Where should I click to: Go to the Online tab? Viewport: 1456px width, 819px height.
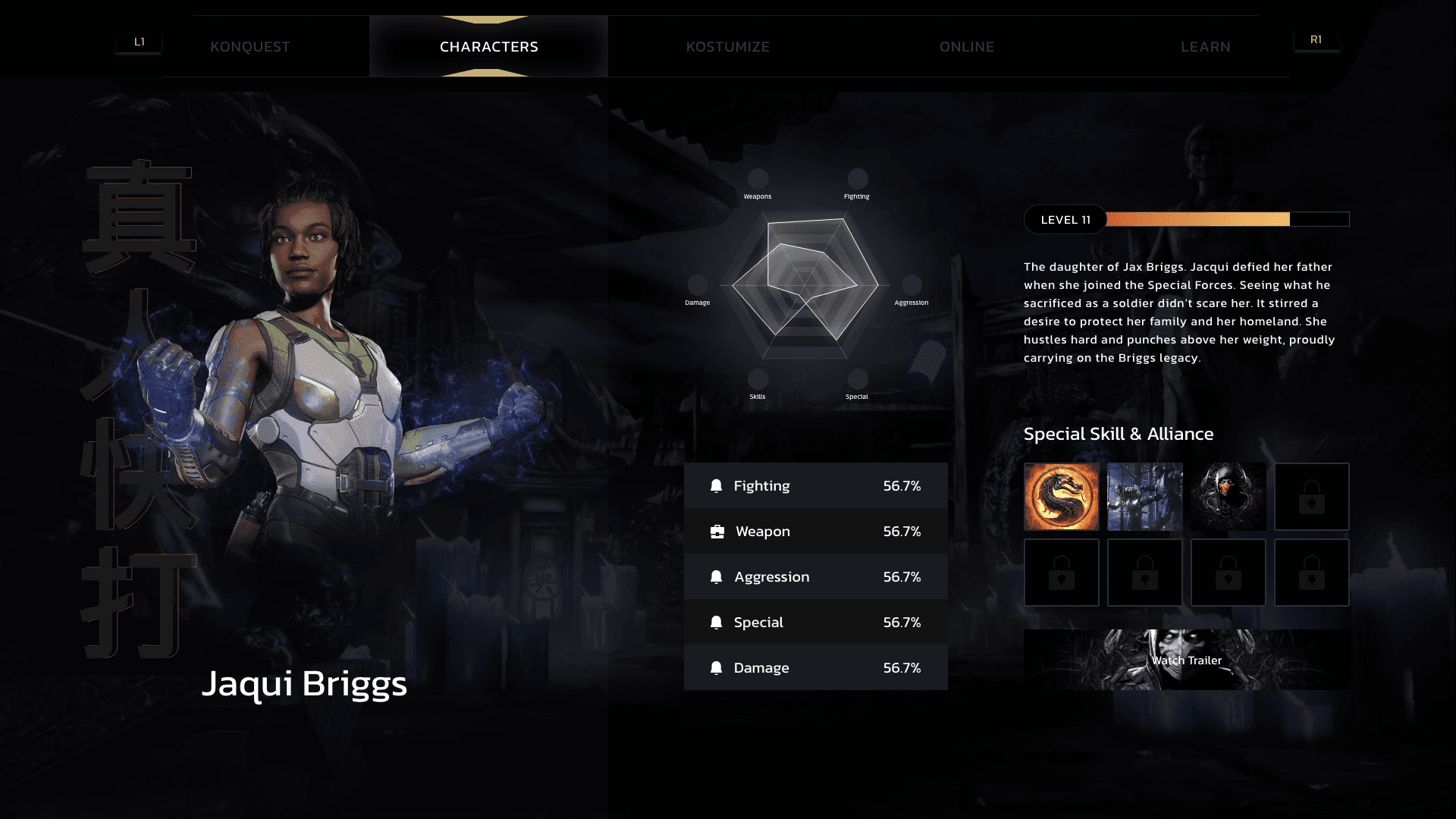coord(967,47)
